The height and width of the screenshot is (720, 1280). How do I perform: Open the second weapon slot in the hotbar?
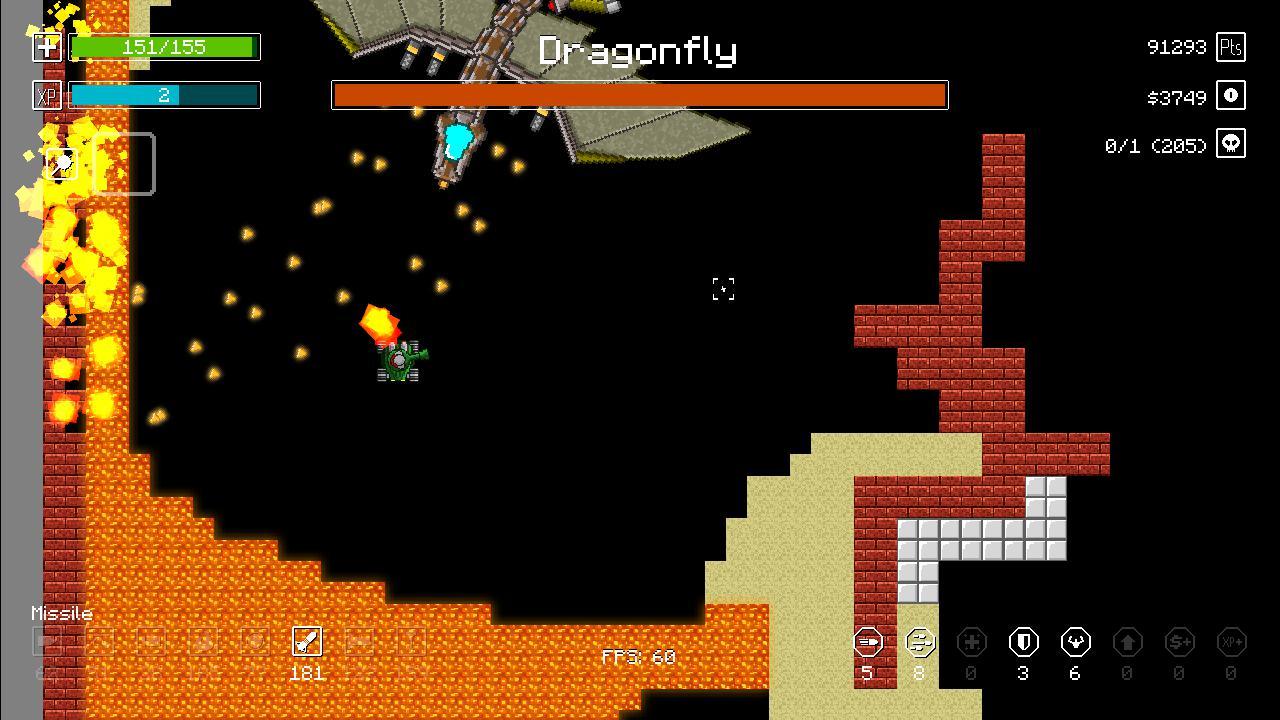99,641
